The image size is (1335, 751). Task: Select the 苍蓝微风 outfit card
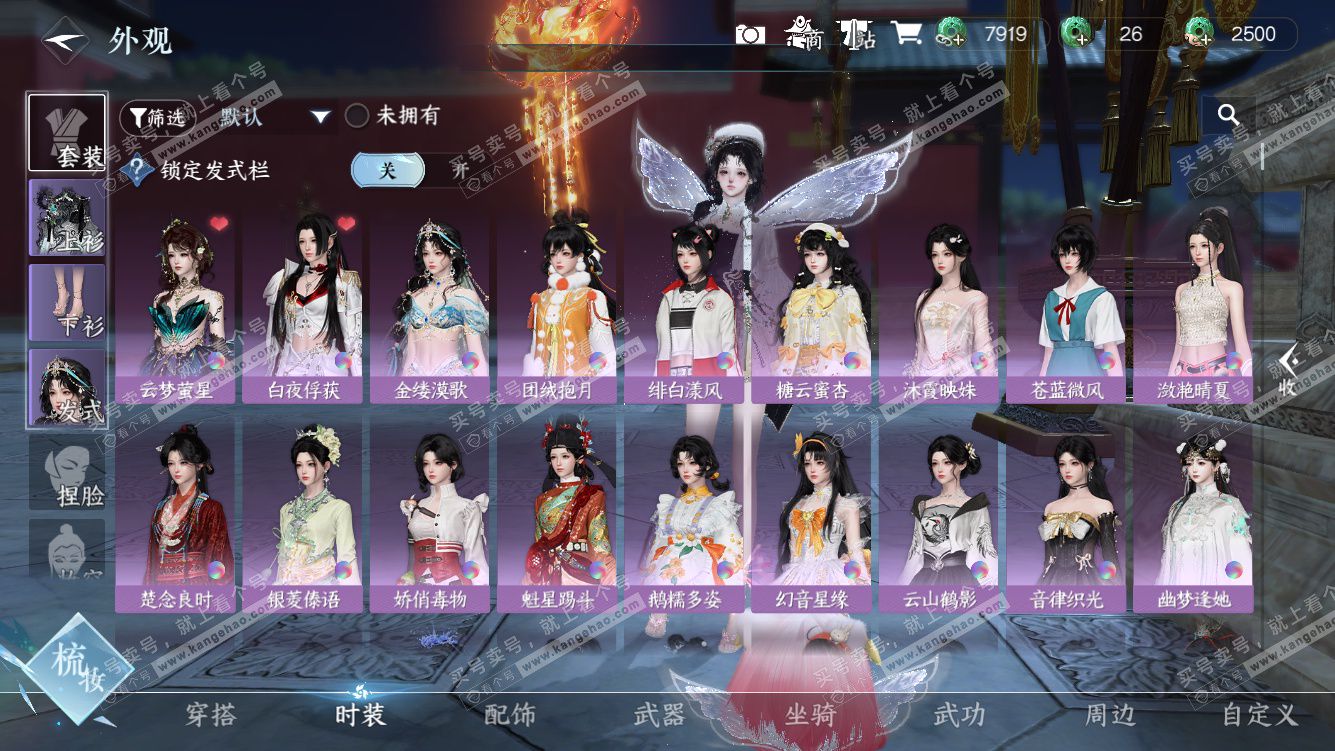coord(1067,305)
